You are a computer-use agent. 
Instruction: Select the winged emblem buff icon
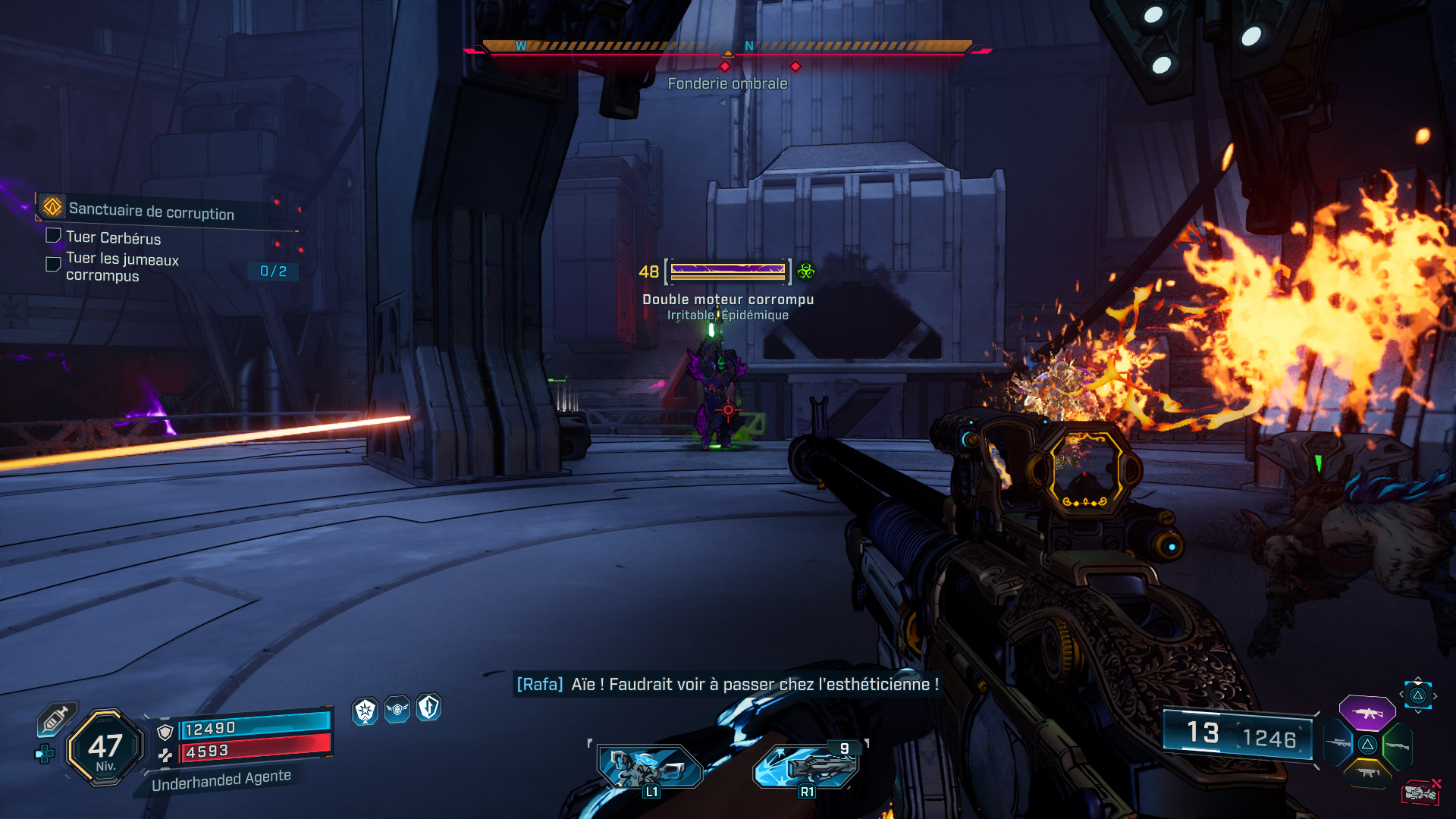pyautogui.click(x=397, y=710)
